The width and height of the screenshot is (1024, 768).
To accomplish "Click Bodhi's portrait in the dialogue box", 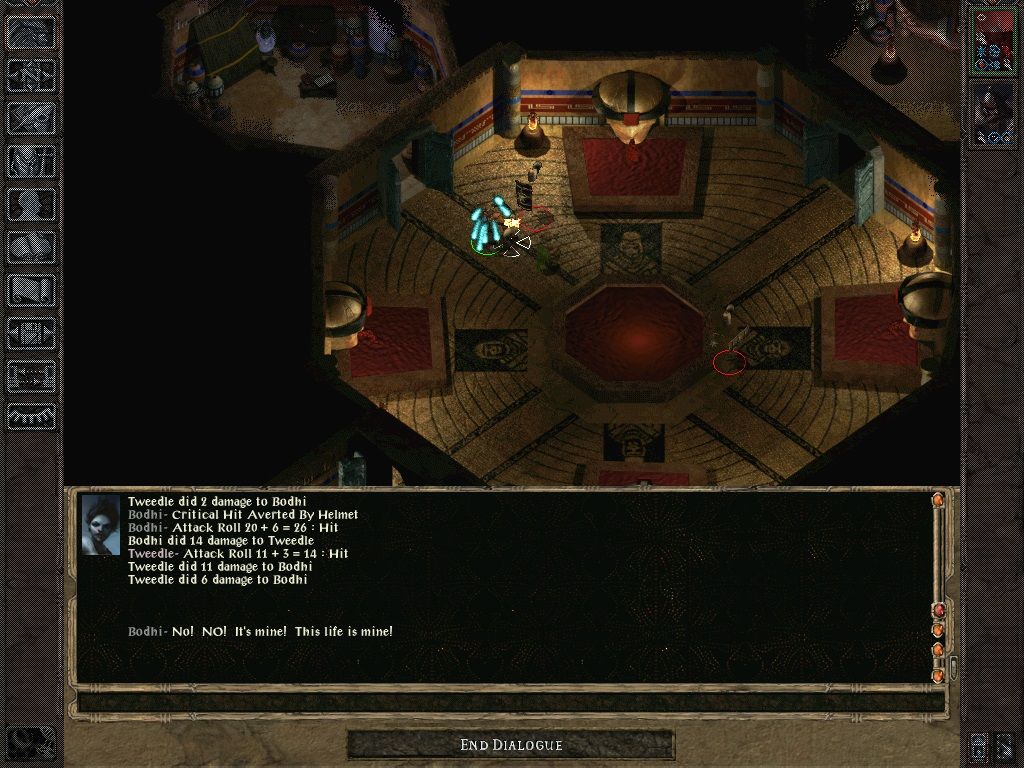I will (x=101, y=526).
